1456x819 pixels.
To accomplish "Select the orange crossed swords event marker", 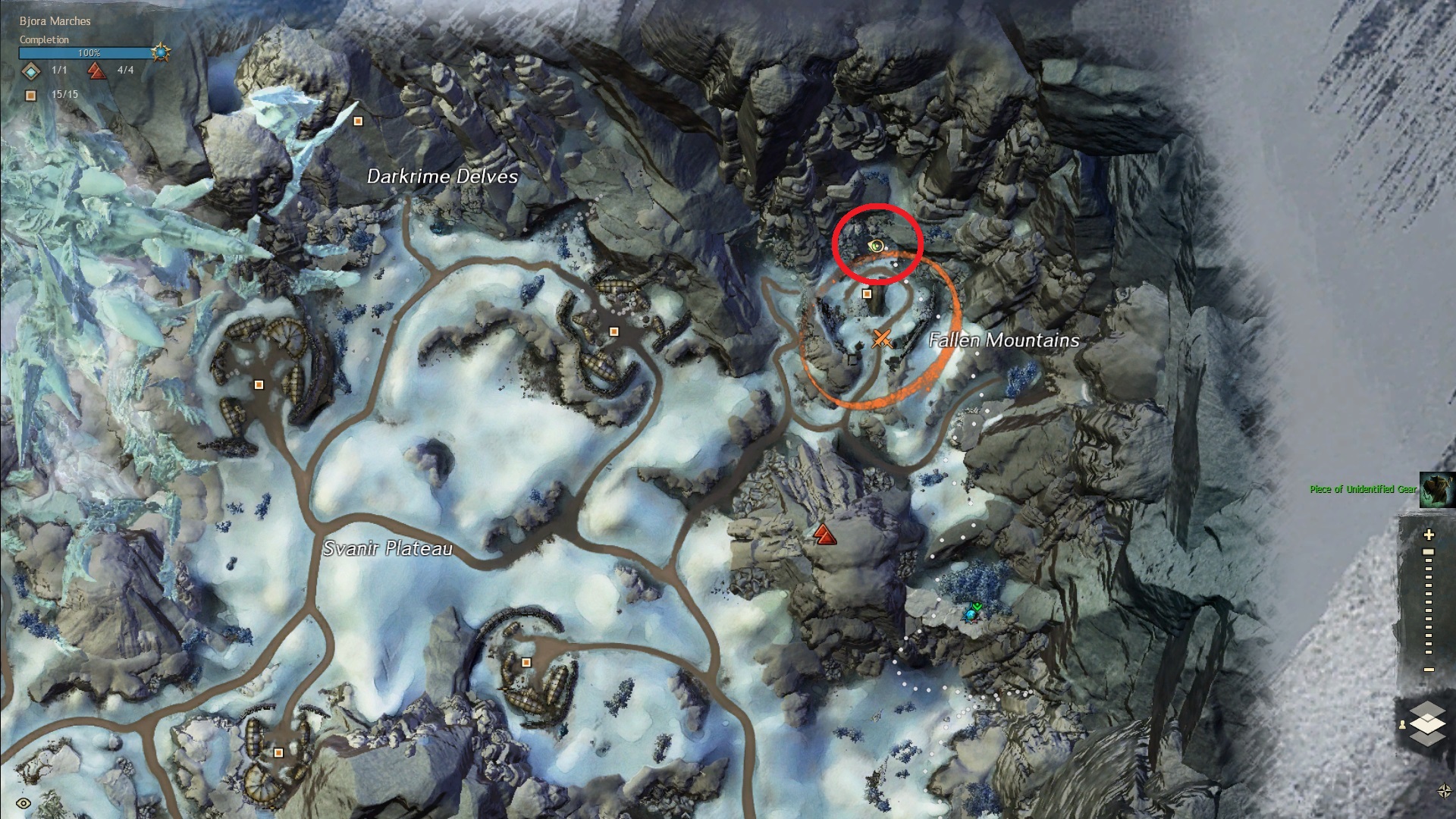I will pyautogui.click(x=880, y=338).
